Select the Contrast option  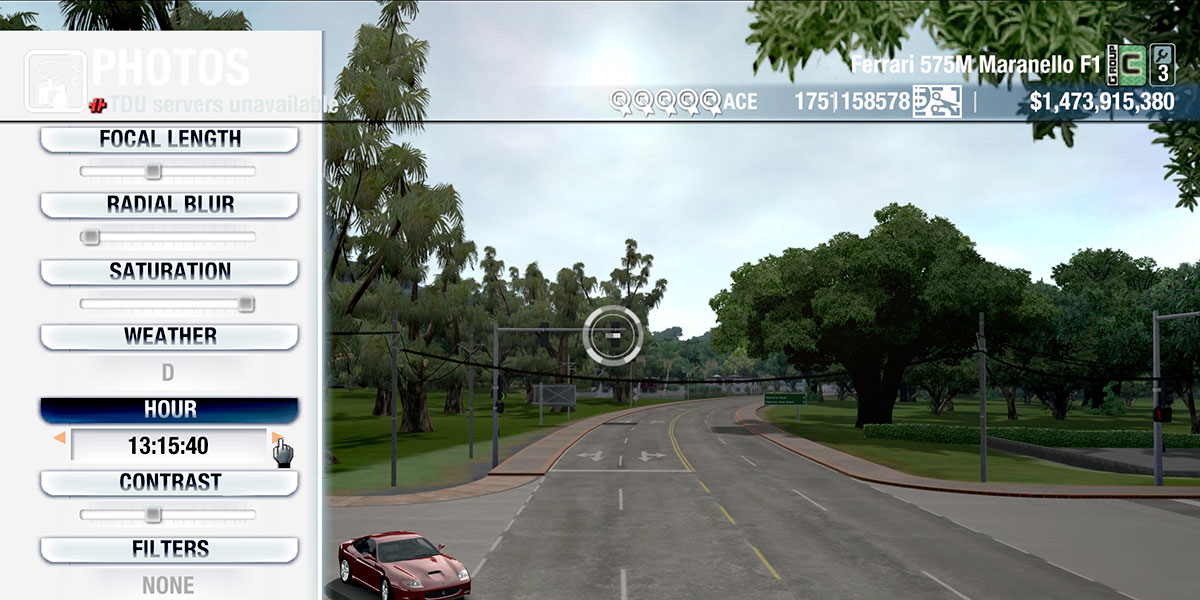169,482
